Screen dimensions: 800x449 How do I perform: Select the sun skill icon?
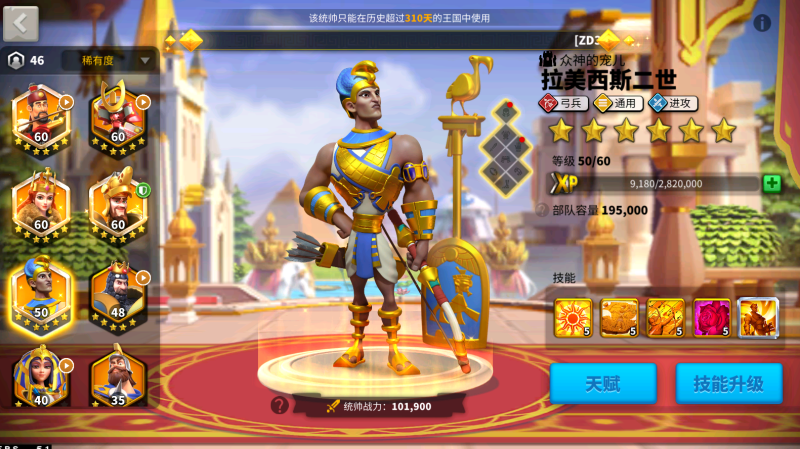pos(573,317)
